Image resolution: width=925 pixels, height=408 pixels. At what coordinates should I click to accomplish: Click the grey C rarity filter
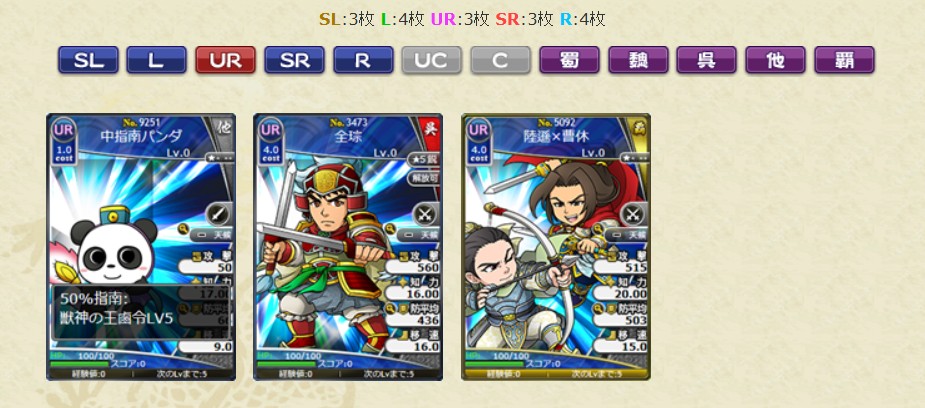tap(501, 60)
